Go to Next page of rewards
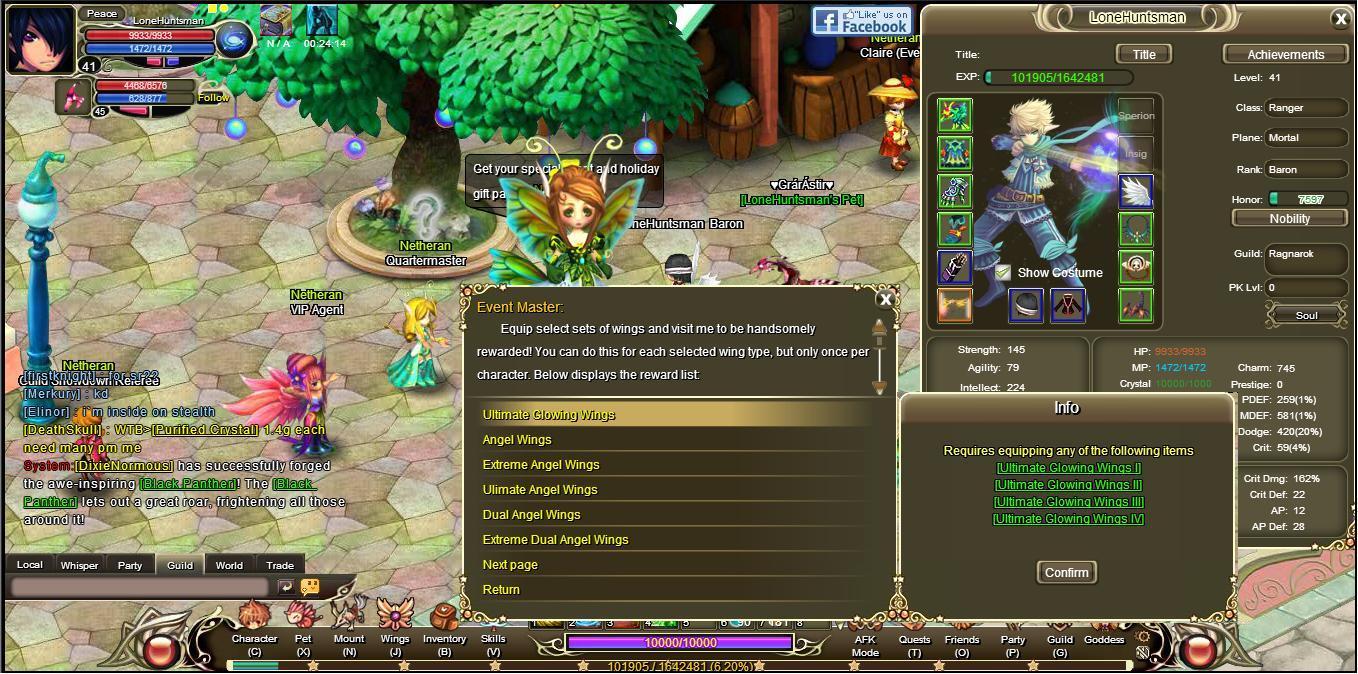Image resolution: width=1358 pixels, height=674 pixels. [x=510, y=565]
